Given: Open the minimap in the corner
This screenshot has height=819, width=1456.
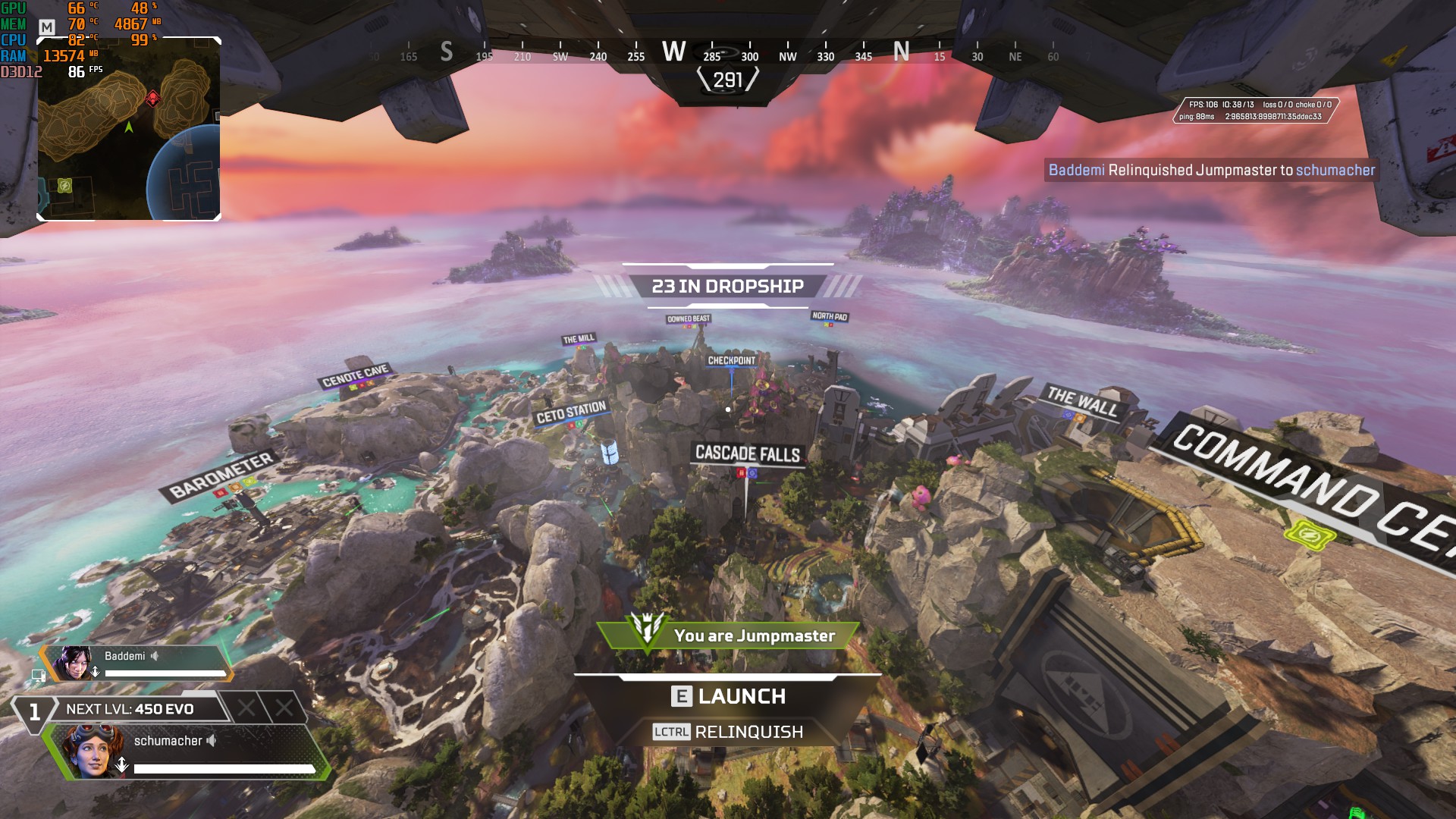Looking at the screenshot, I should pos(129,129).
